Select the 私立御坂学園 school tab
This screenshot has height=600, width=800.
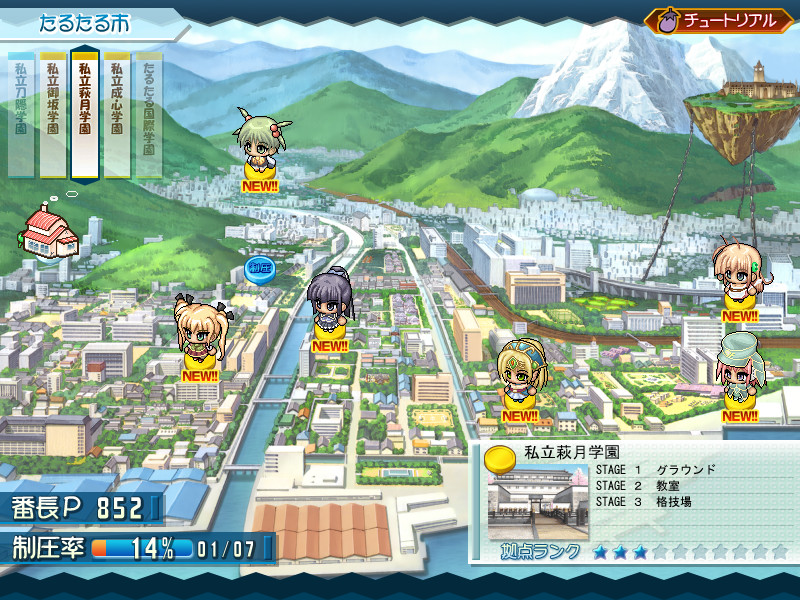[53, 112]
